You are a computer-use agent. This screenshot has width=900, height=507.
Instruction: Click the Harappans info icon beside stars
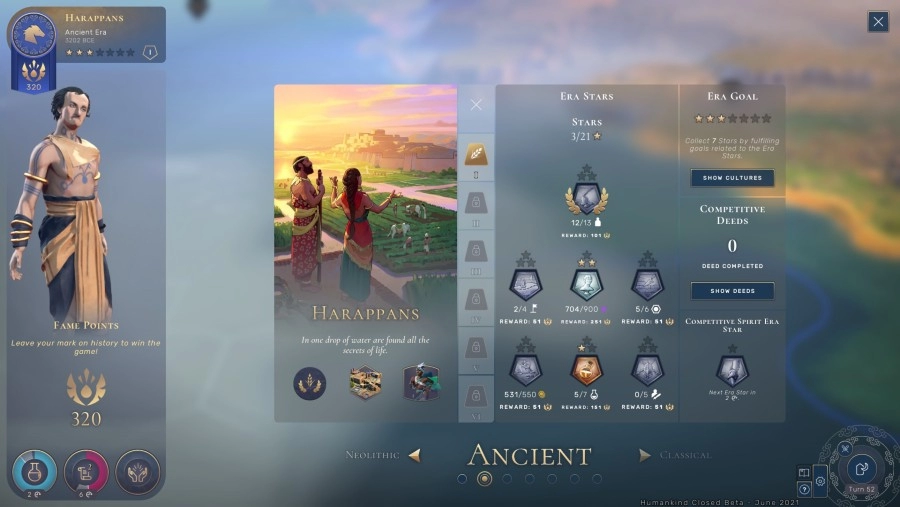[x=150, y=52]
